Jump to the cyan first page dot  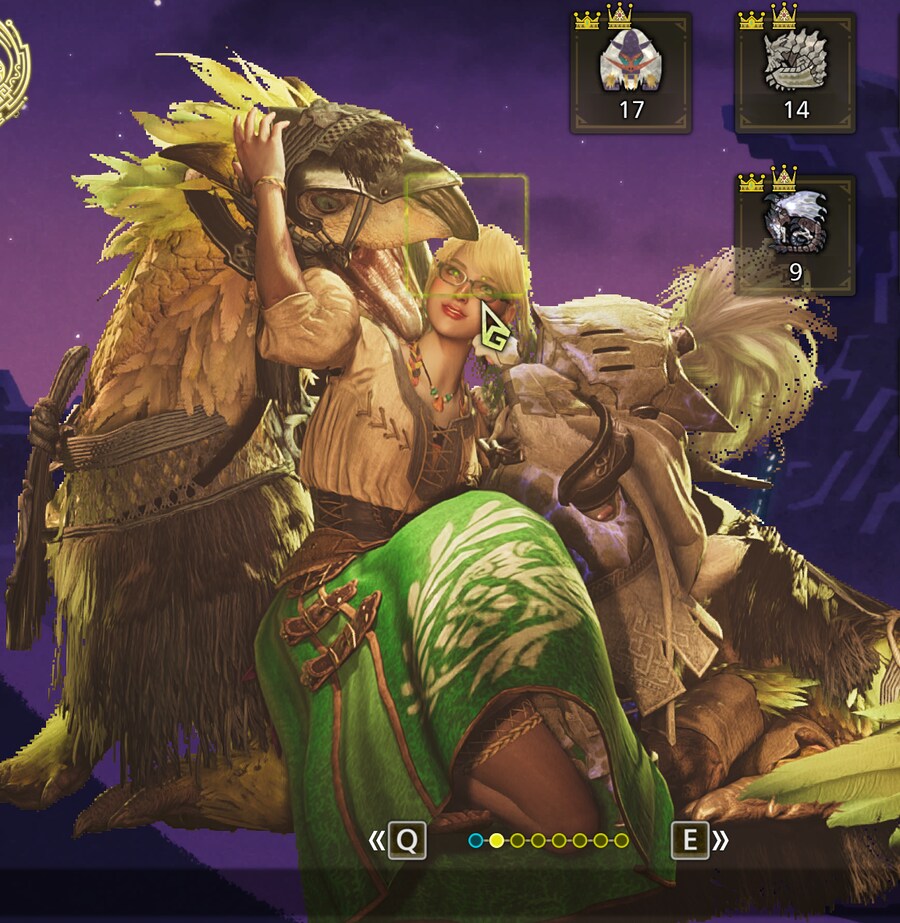tap(476, 841)
